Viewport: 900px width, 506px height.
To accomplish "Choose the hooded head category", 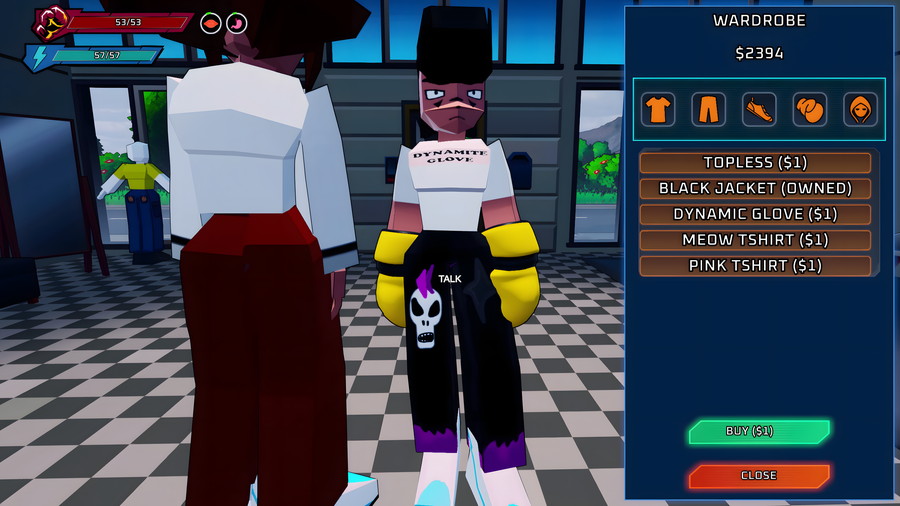I will [x=860, y=109].
